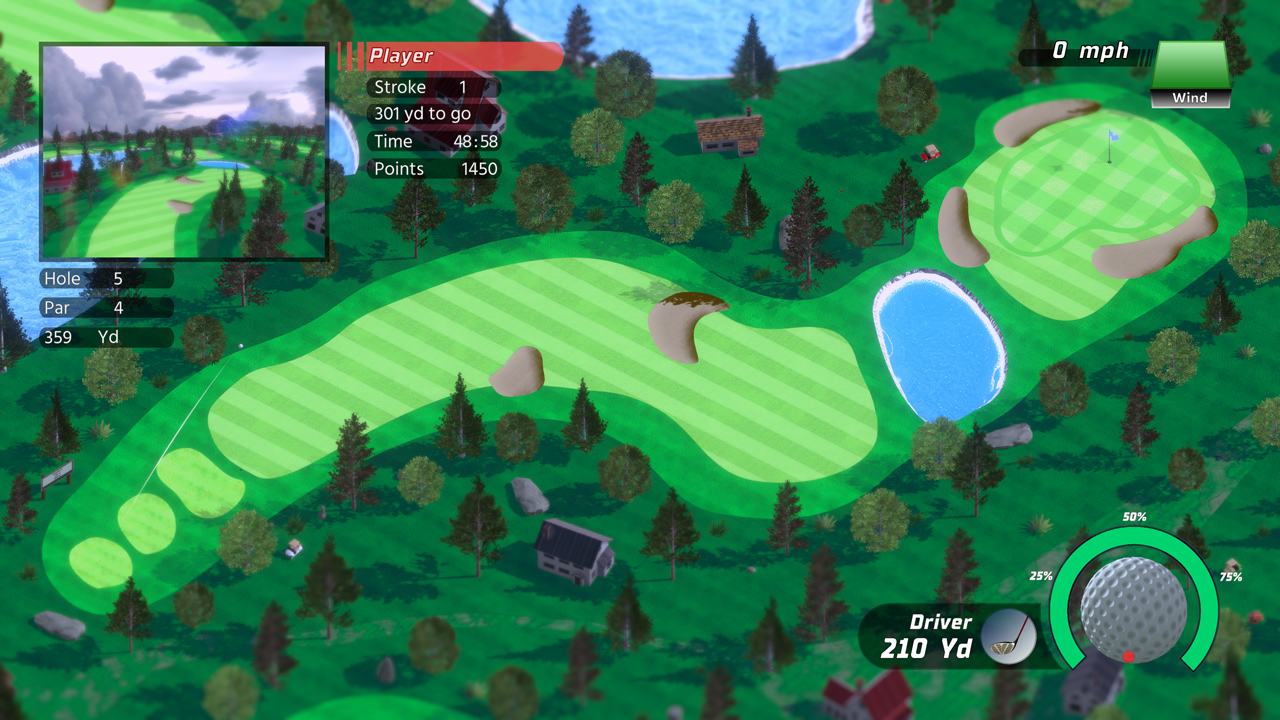Select the club head graphic next to Driver
Image resolution: width=1280 pixels, height=720 pixels.
pos(1005,637)
